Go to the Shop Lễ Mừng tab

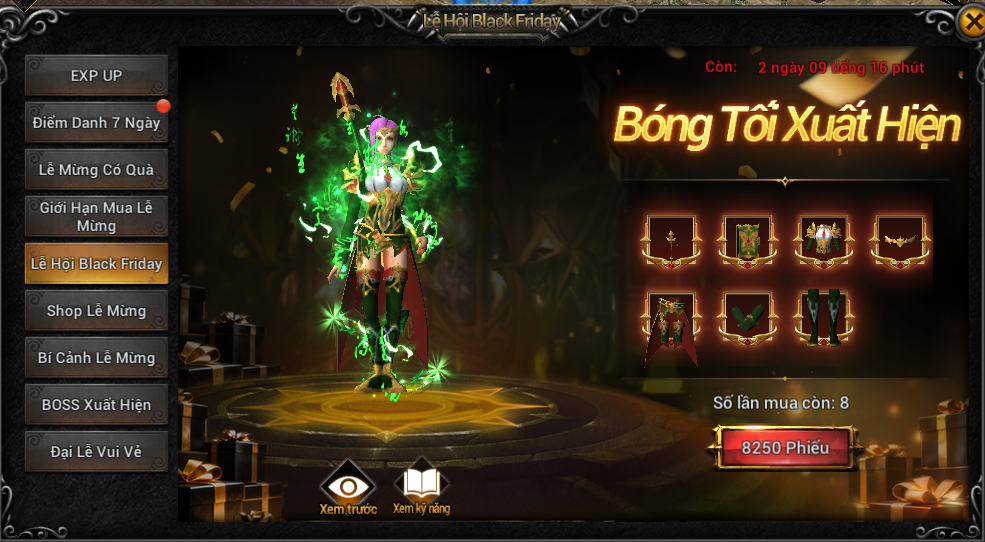coord(96,311)
